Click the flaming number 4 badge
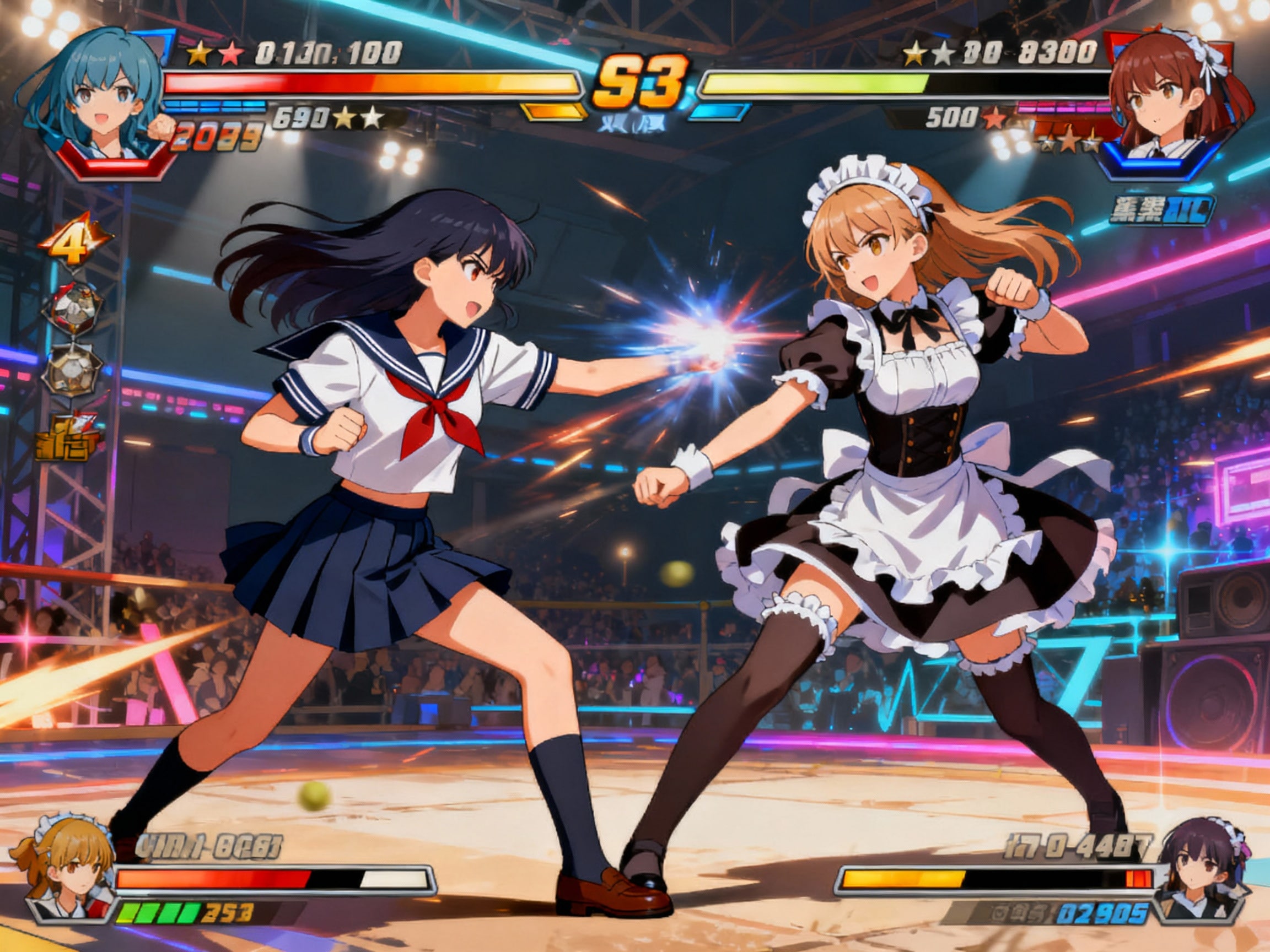Screen dimensions: 1270x952 click(74, 240)
